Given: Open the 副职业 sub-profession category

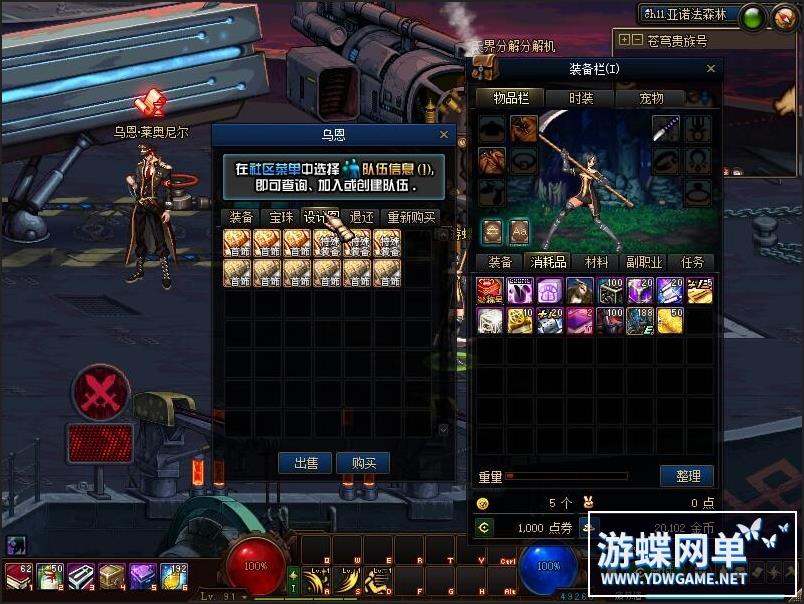Looking at the screenshot, I should point(644,262).
